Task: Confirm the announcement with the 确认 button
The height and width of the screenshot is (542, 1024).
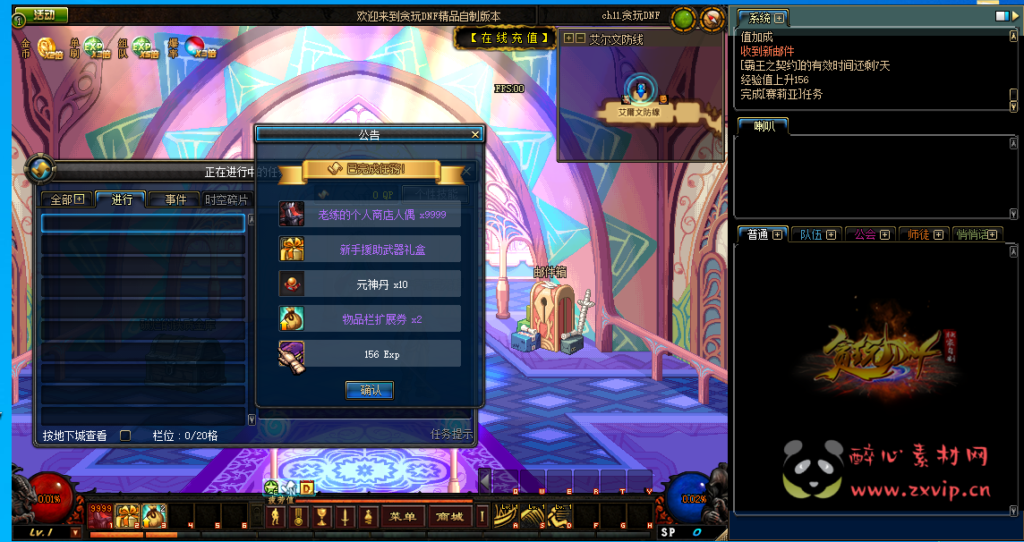Action: click(x=369, y=390)
